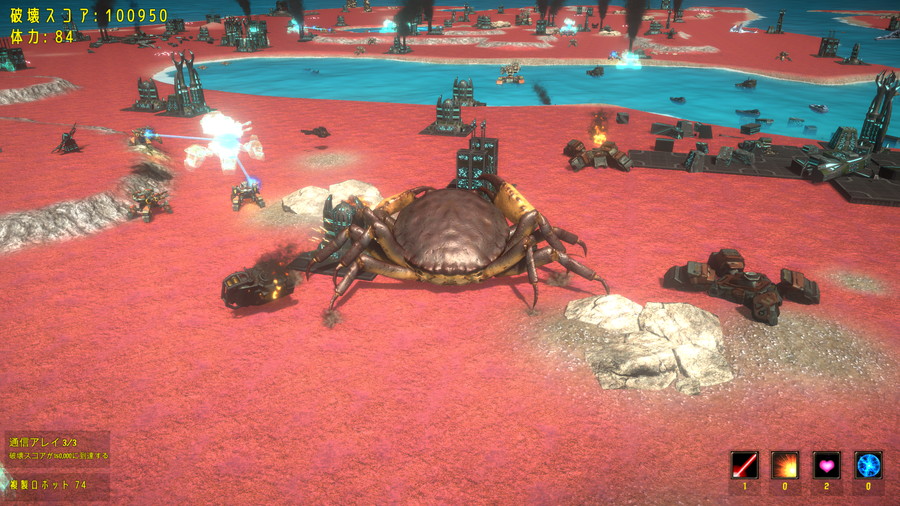The height and width of the screenshot is (506, 900).
Task: Trigger the blue energy orb ability
Action: tap(868, 465)
